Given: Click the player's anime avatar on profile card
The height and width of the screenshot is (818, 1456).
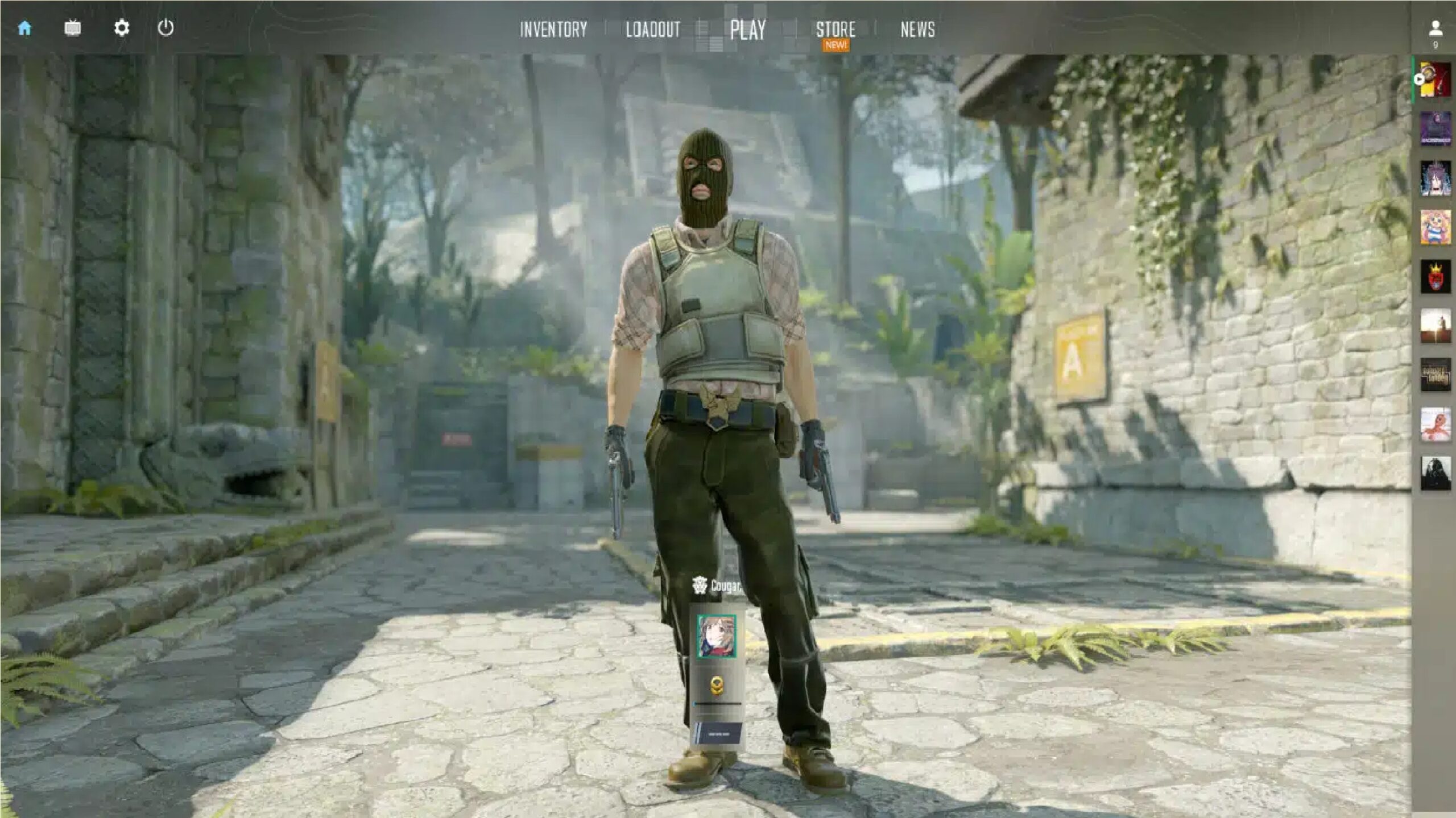Looking at the screenshot, I should click(717, 636).
